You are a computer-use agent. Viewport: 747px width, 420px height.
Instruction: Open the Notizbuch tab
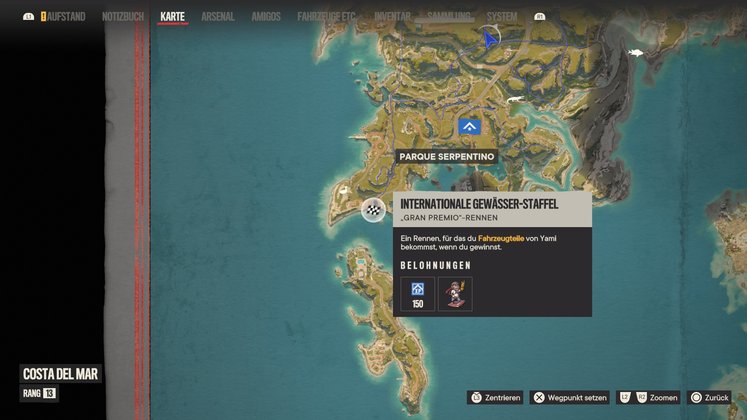coord(123,17)
